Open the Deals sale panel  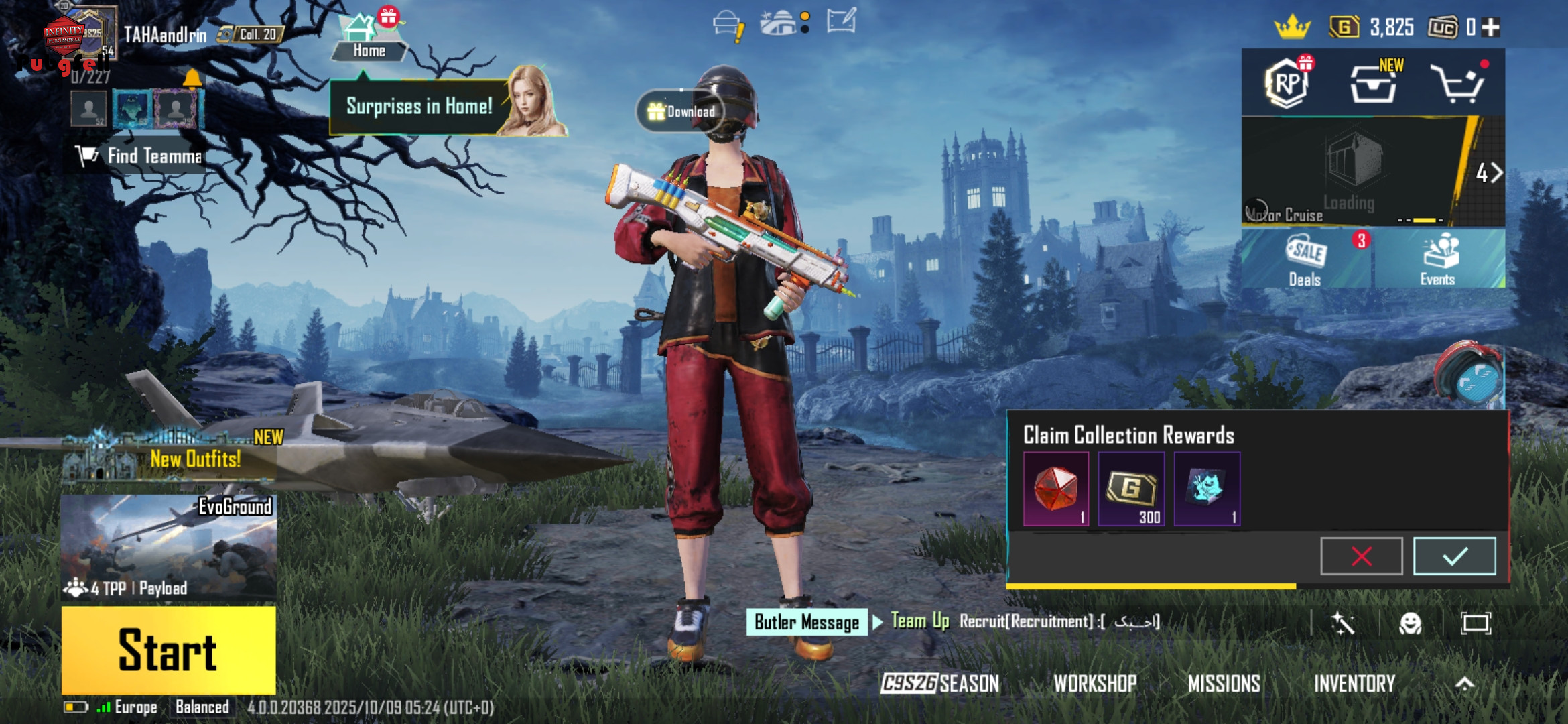point(1305,260)
